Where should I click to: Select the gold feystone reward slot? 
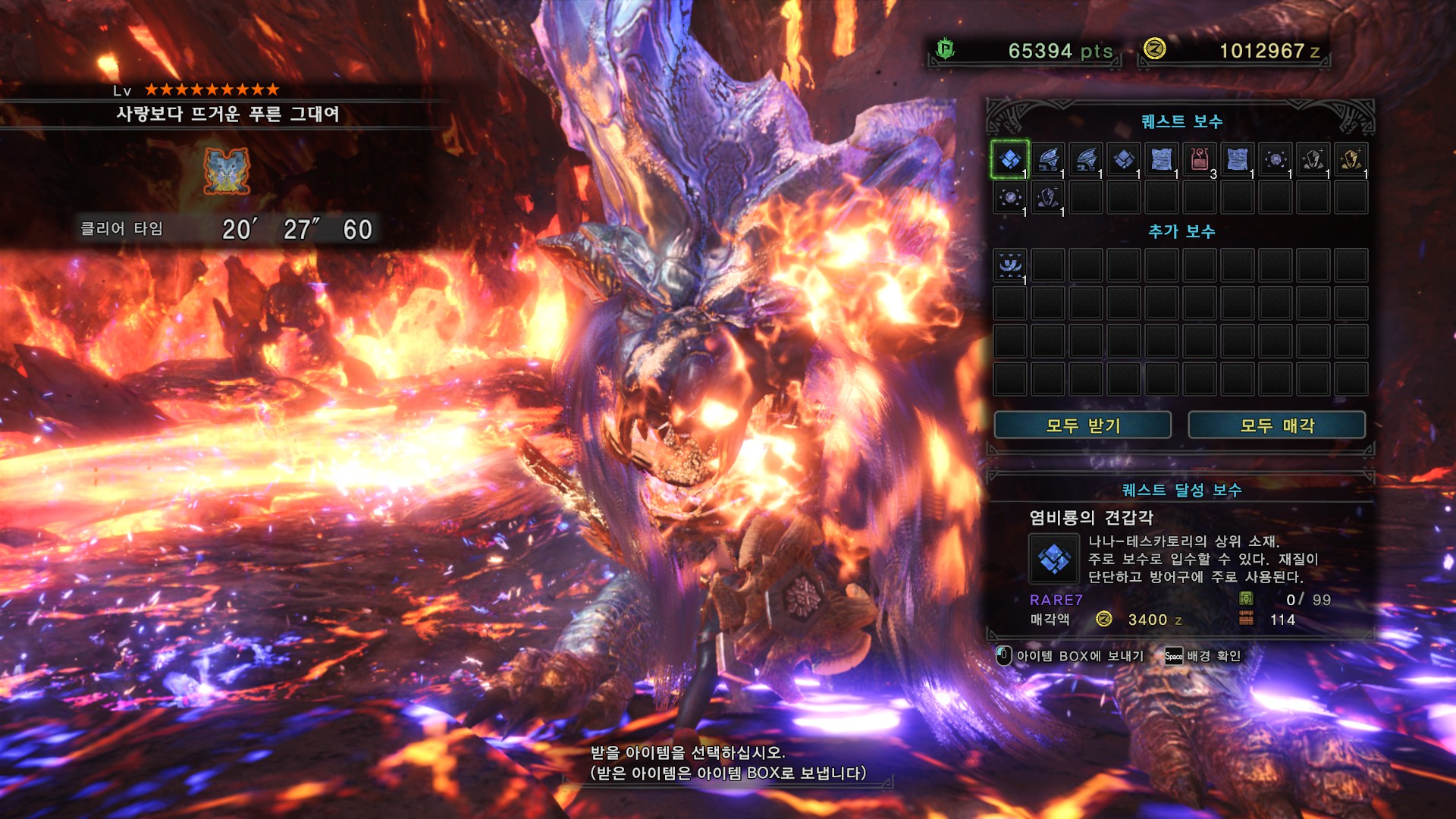[1351, 159]
